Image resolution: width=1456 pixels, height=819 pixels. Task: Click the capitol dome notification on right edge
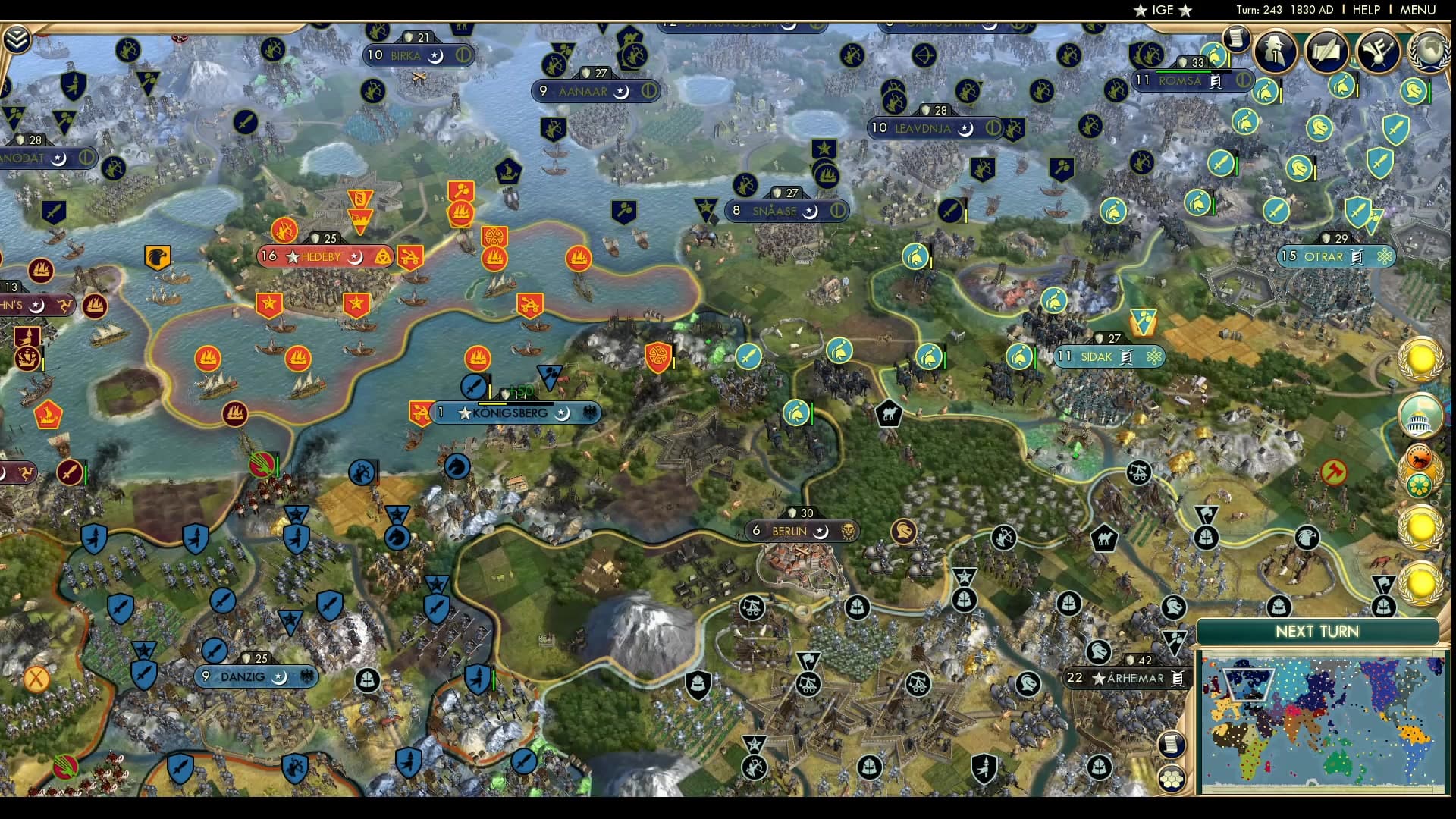coord(1423,416)
